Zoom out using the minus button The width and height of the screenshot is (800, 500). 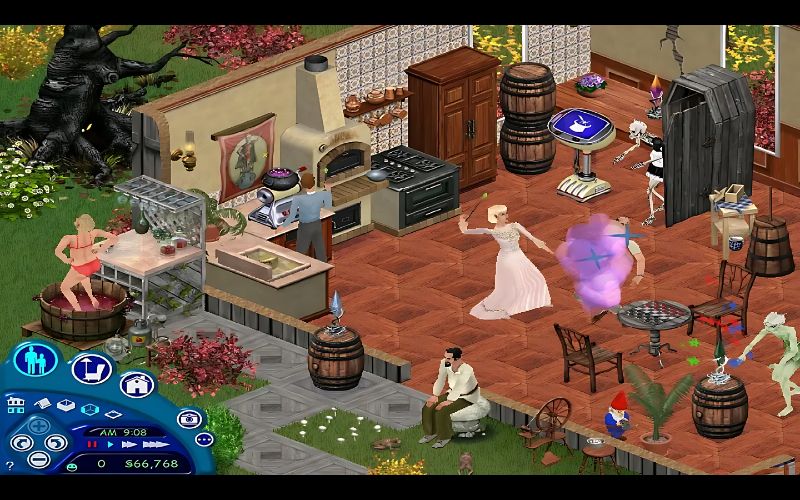39,459
